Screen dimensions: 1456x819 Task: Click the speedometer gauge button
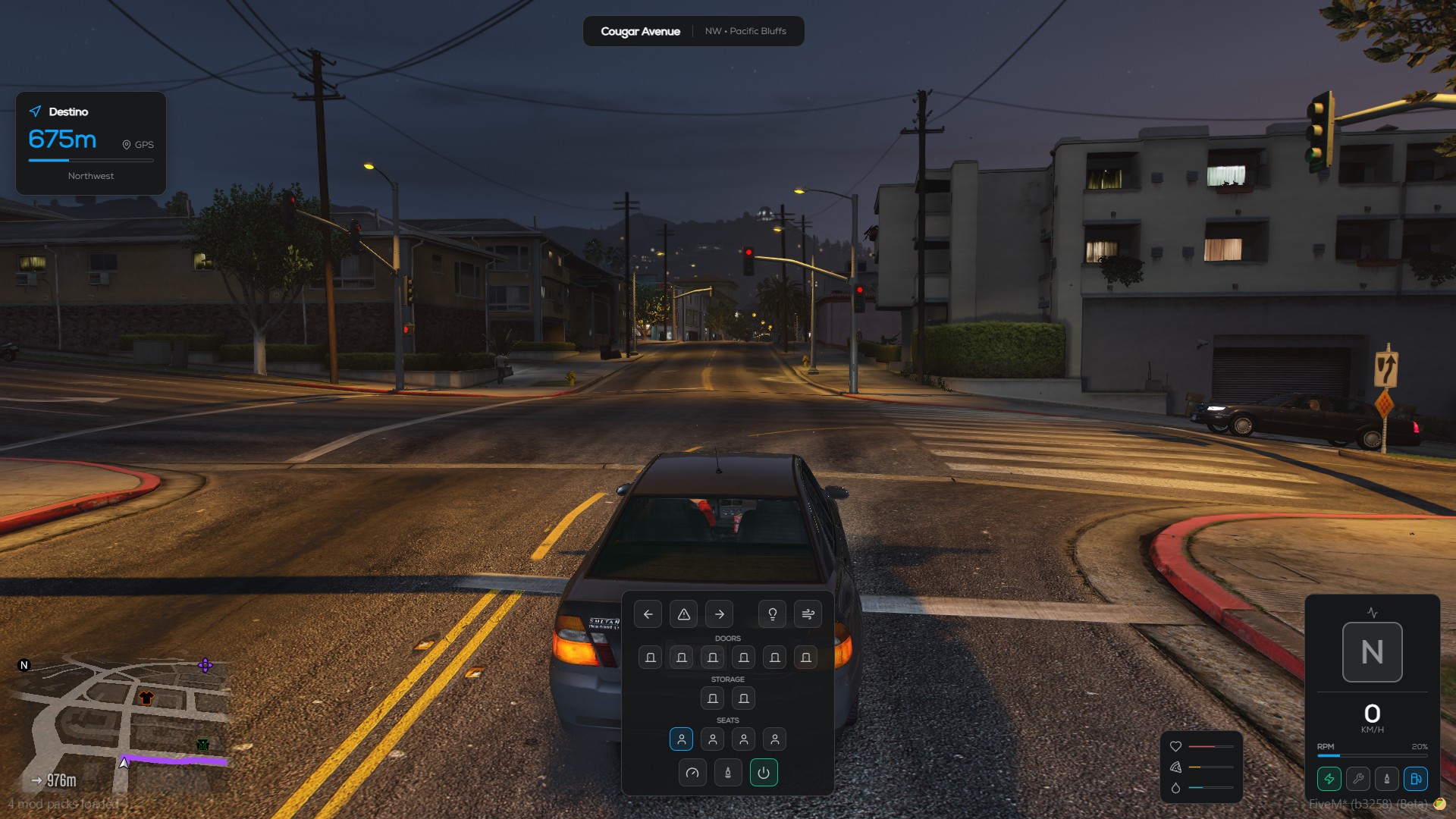tap(692, 773)
